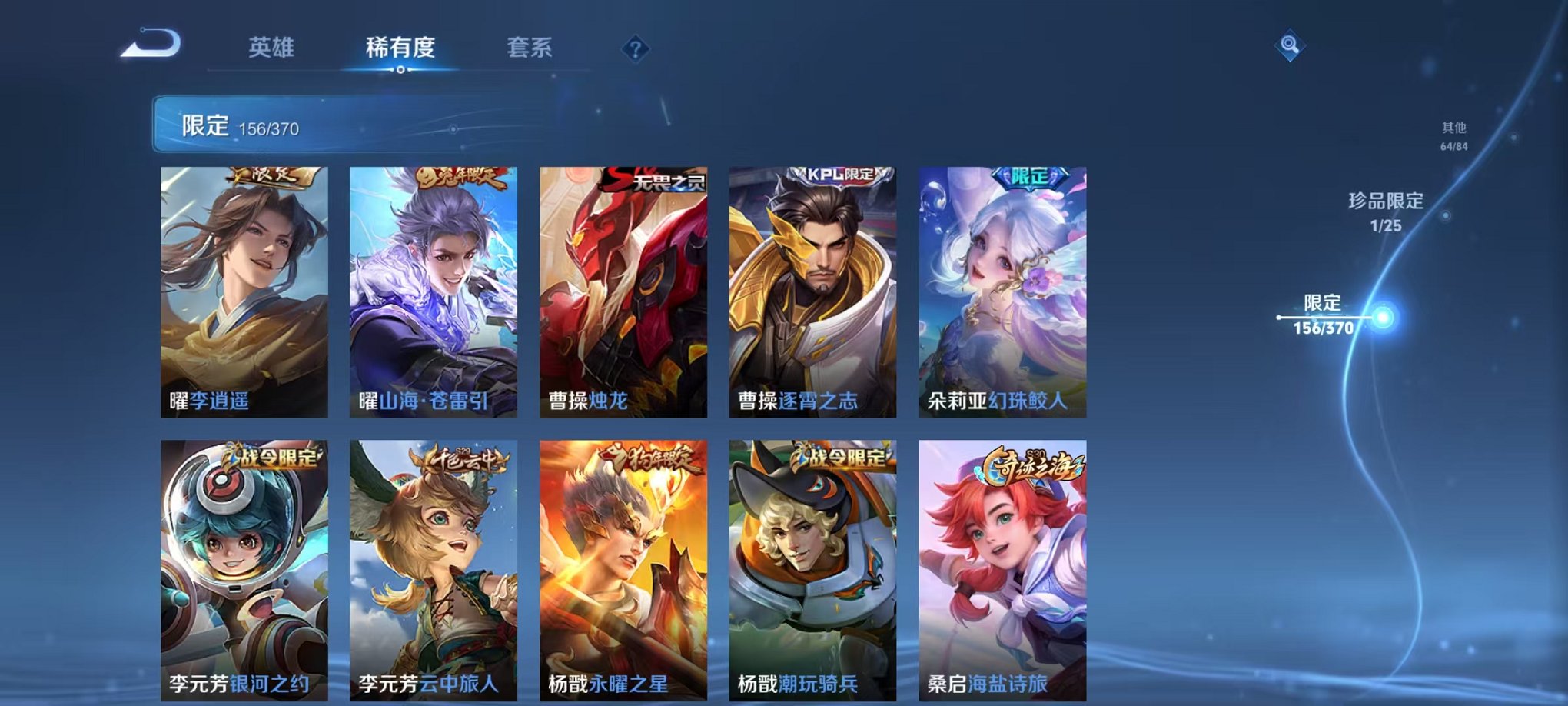The image size is (1568, 706).
Task: Select the KPL限定 曹操逐霄之志 skin
Action: [815, 292]
